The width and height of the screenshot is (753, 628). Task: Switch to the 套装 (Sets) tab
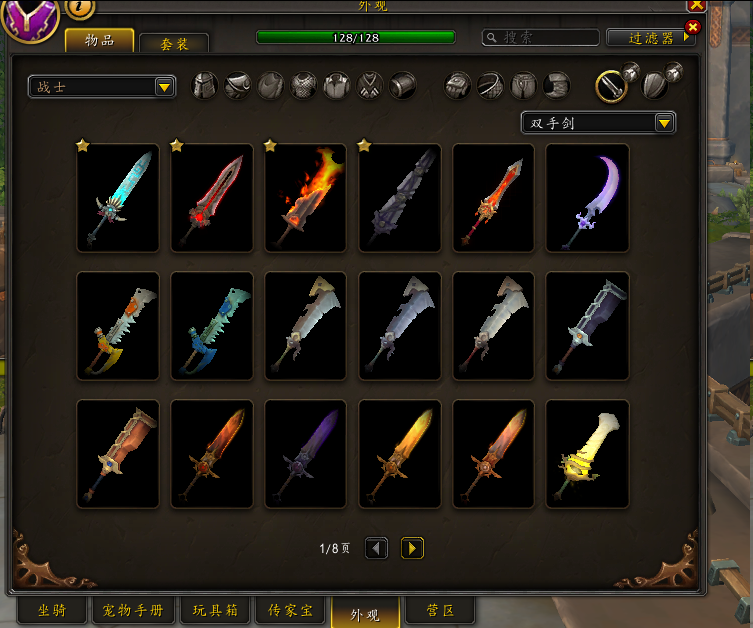pyautogui.click(x=174, y=44)
